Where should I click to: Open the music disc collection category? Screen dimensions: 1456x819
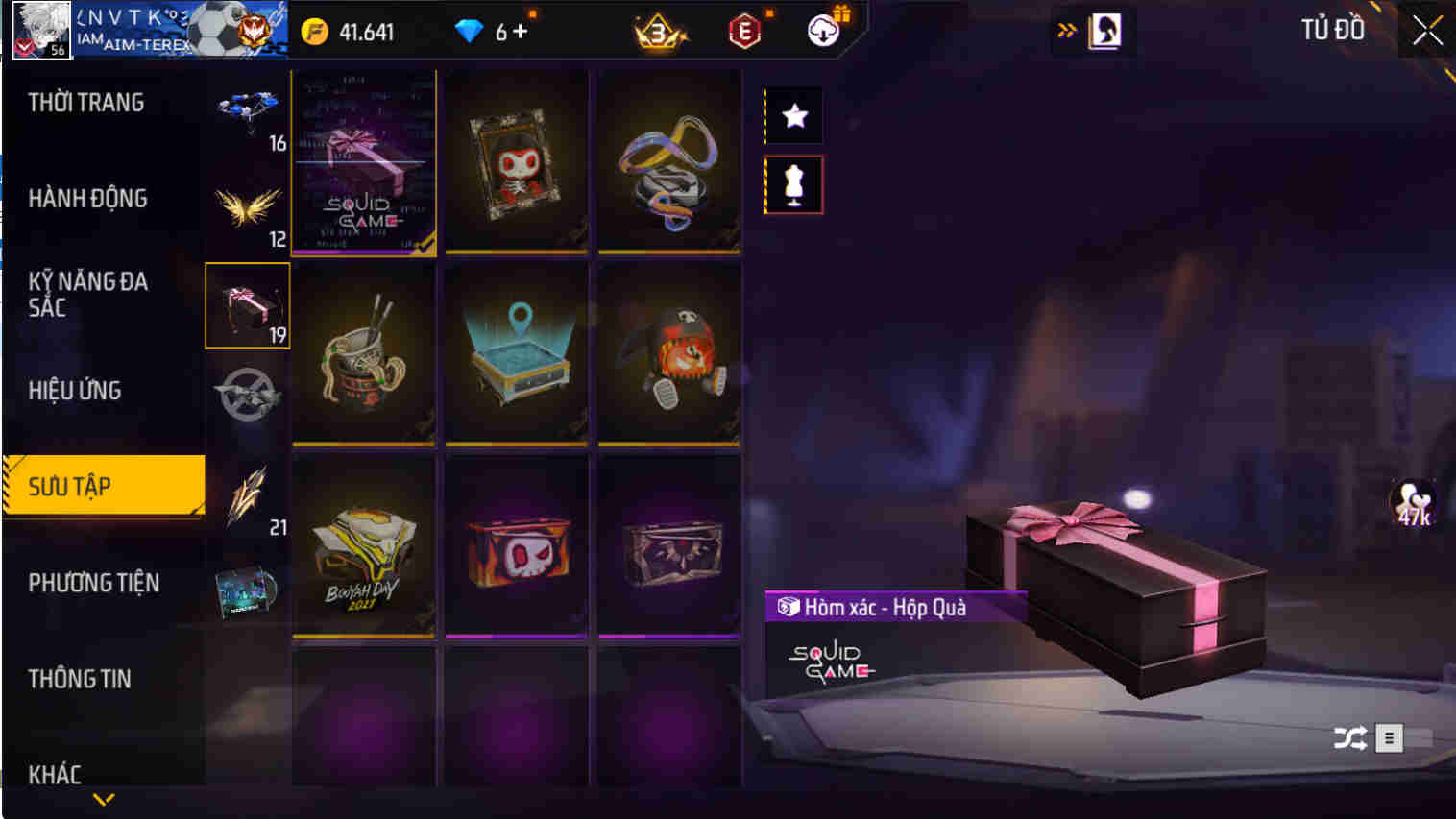247,590
